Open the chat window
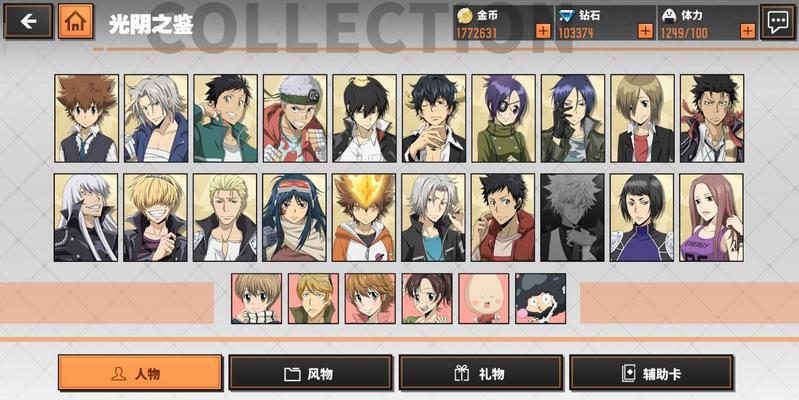The image size is (799, 400). (777, 21)
